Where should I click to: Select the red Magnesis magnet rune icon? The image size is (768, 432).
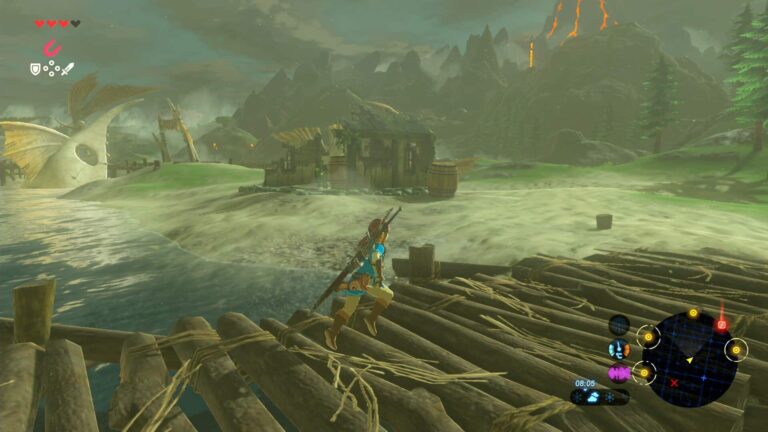(x=50, y=47)
